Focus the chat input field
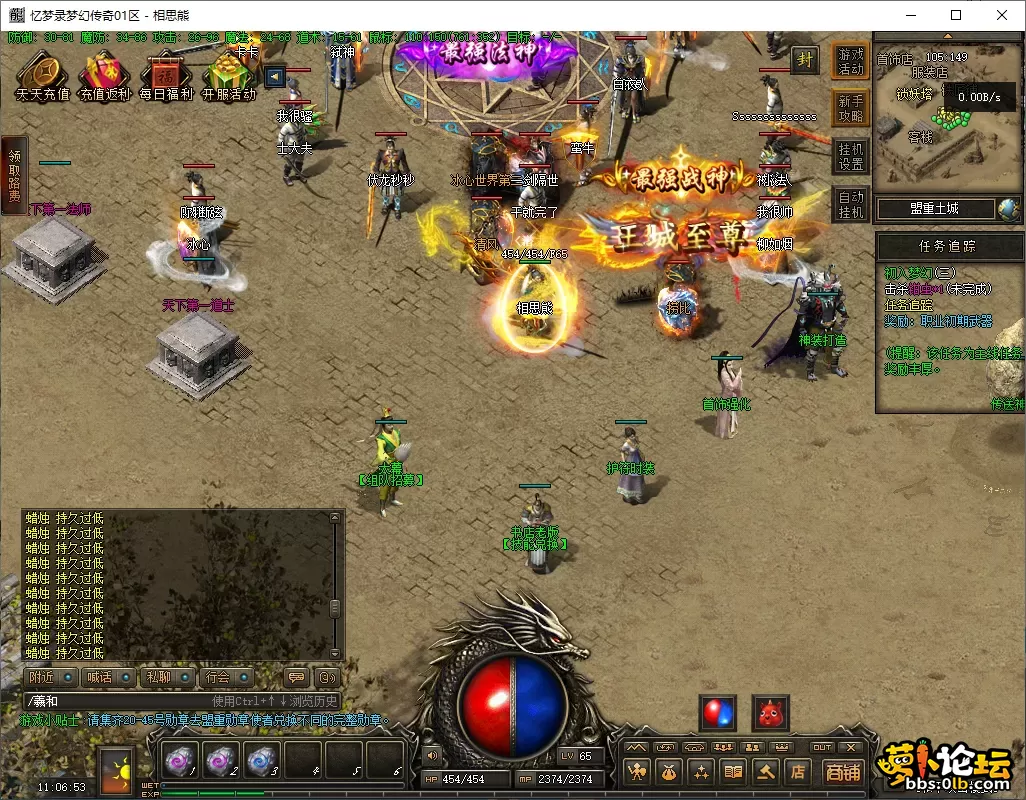The height and width of the screenshot is (800, 1026). [120, 701]
